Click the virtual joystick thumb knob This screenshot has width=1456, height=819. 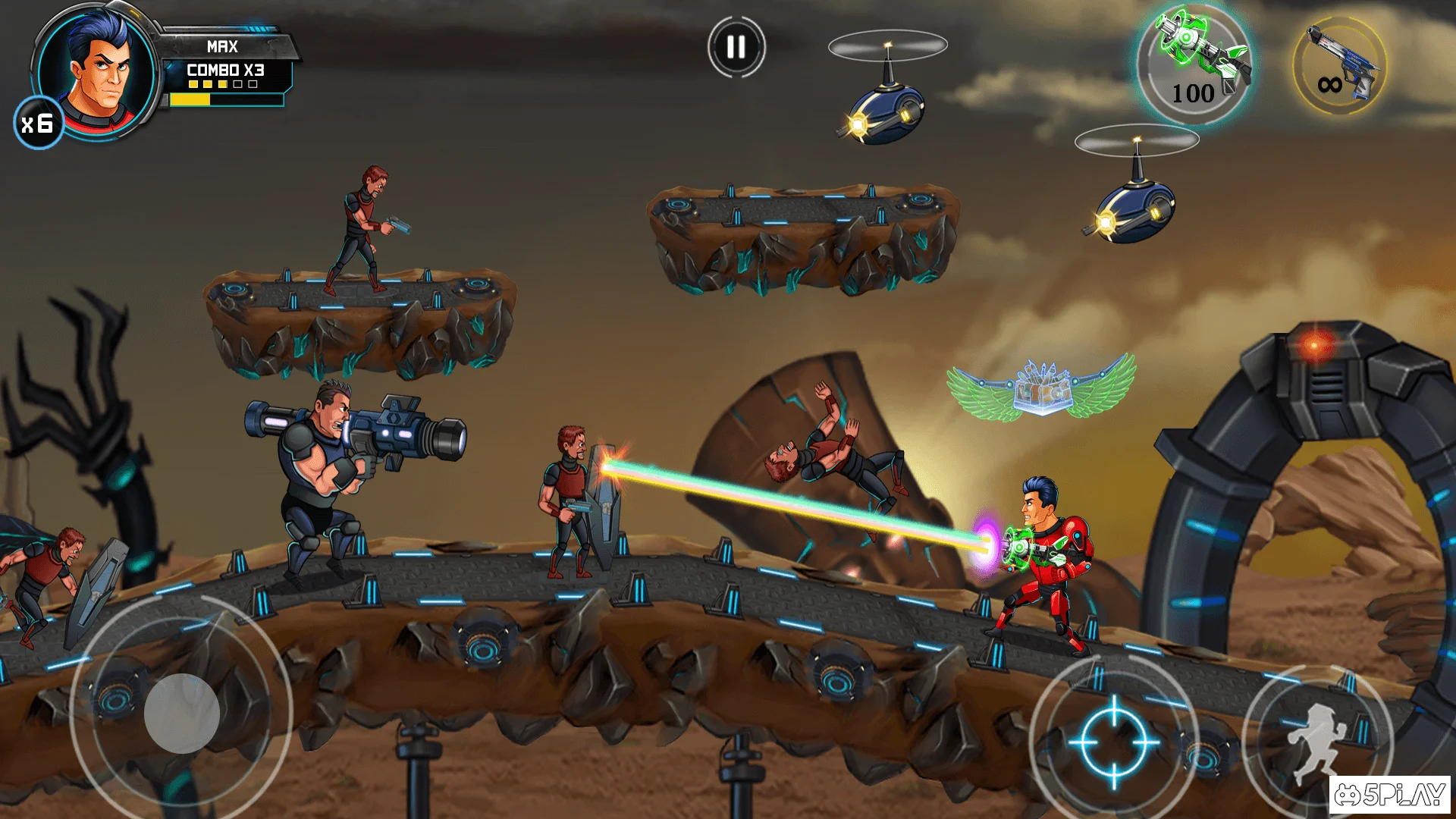point(182,713)
